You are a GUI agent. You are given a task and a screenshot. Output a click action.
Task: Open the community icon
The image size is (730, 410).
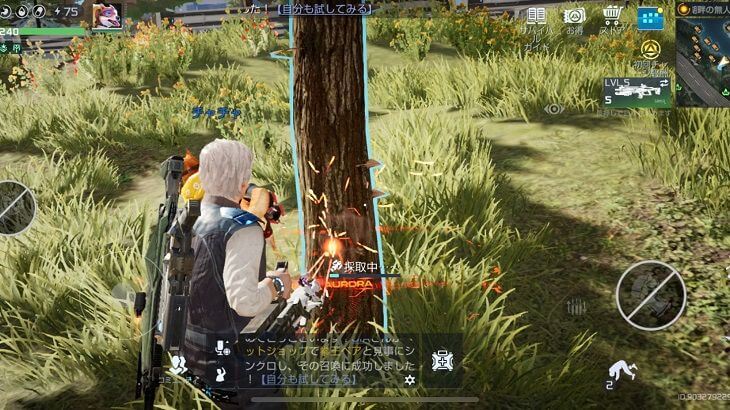click(179, 366)
